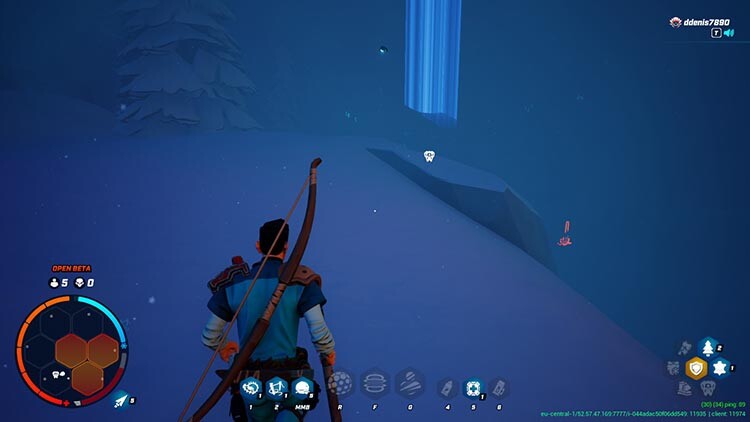
Task: Activate the ability icon in slot 2
Action: point(277,388)
